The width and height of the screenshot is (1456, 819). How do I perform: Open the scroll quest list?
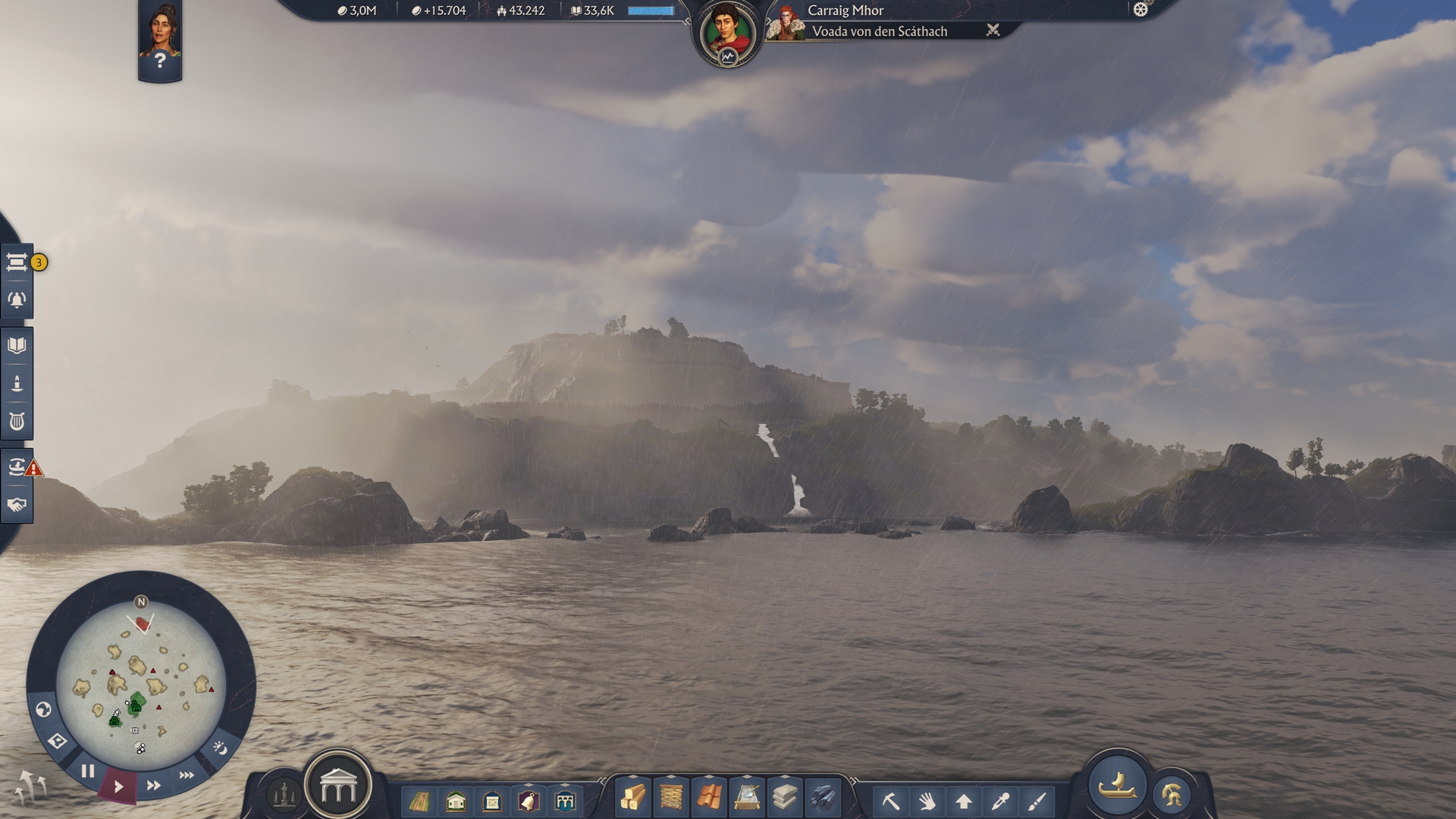point(17,262)
